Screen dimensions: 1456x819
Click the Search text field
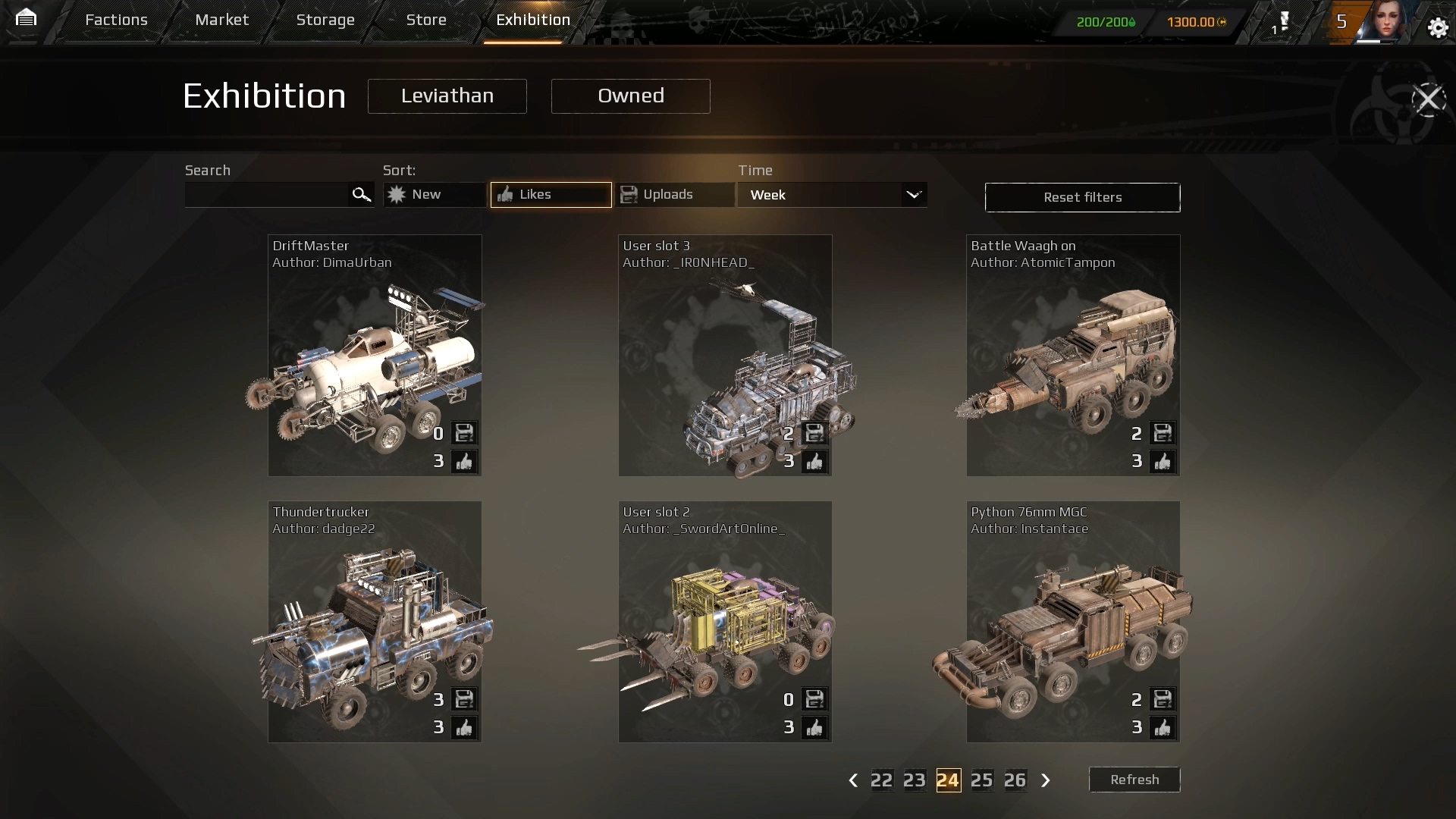(x=267, y=195)
